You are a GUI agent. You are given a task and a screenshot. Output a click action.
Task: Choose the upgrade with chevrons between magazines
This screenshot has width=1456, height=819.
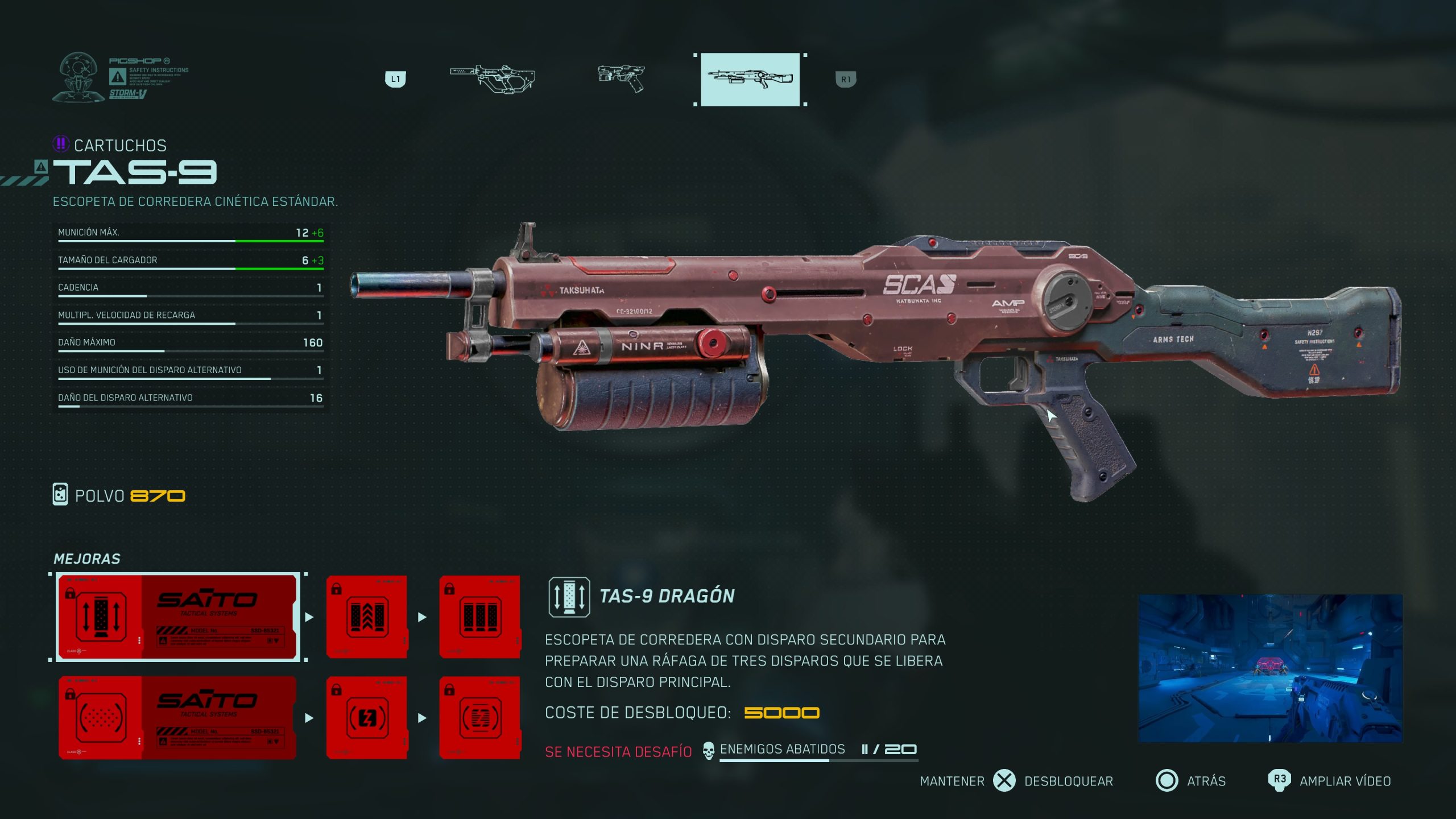coord(367,617)
